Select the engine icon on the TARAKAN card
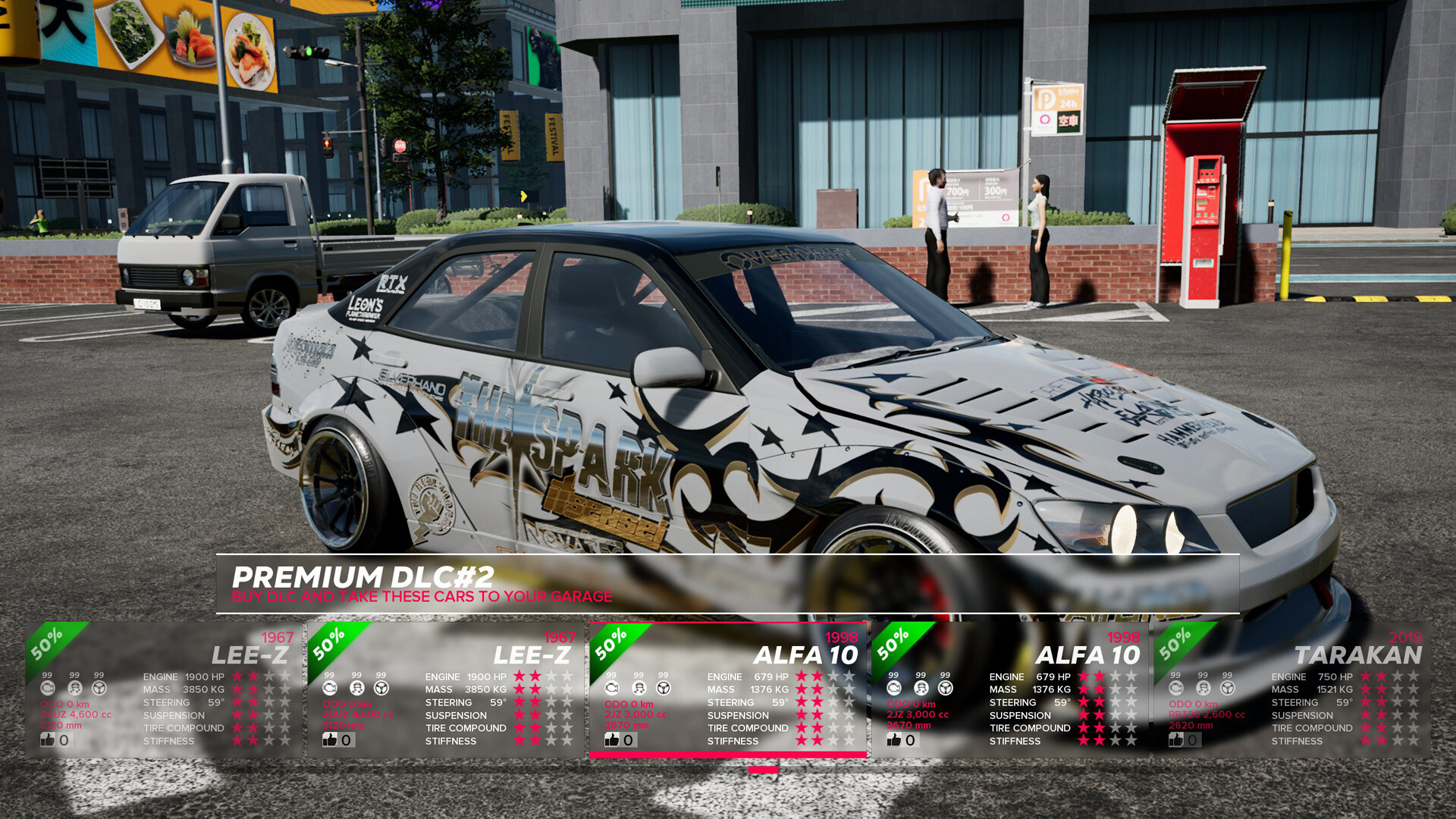Viewport: 1456px width, 819px height. (x=1175, y=688)
